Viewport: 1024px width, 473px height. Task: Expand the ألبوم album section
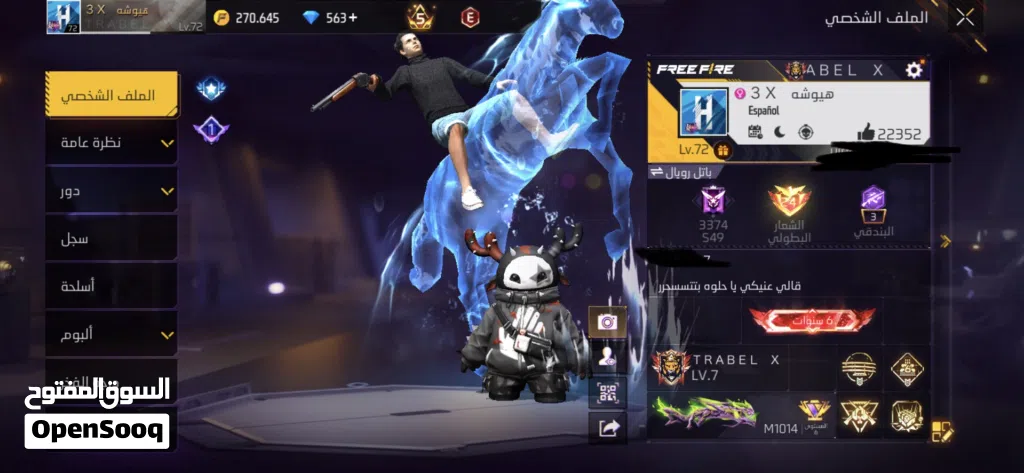(112, 335)
